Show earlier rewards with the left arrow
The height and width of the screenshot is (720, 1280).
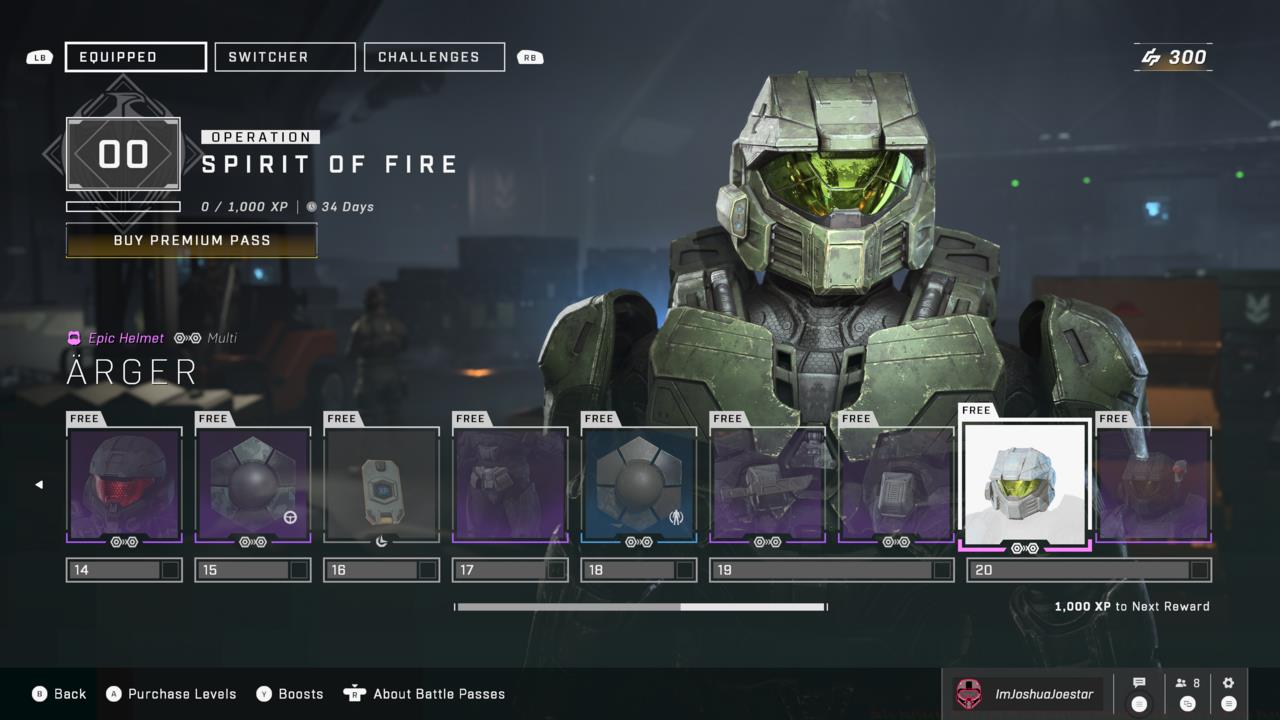(39, 485)
